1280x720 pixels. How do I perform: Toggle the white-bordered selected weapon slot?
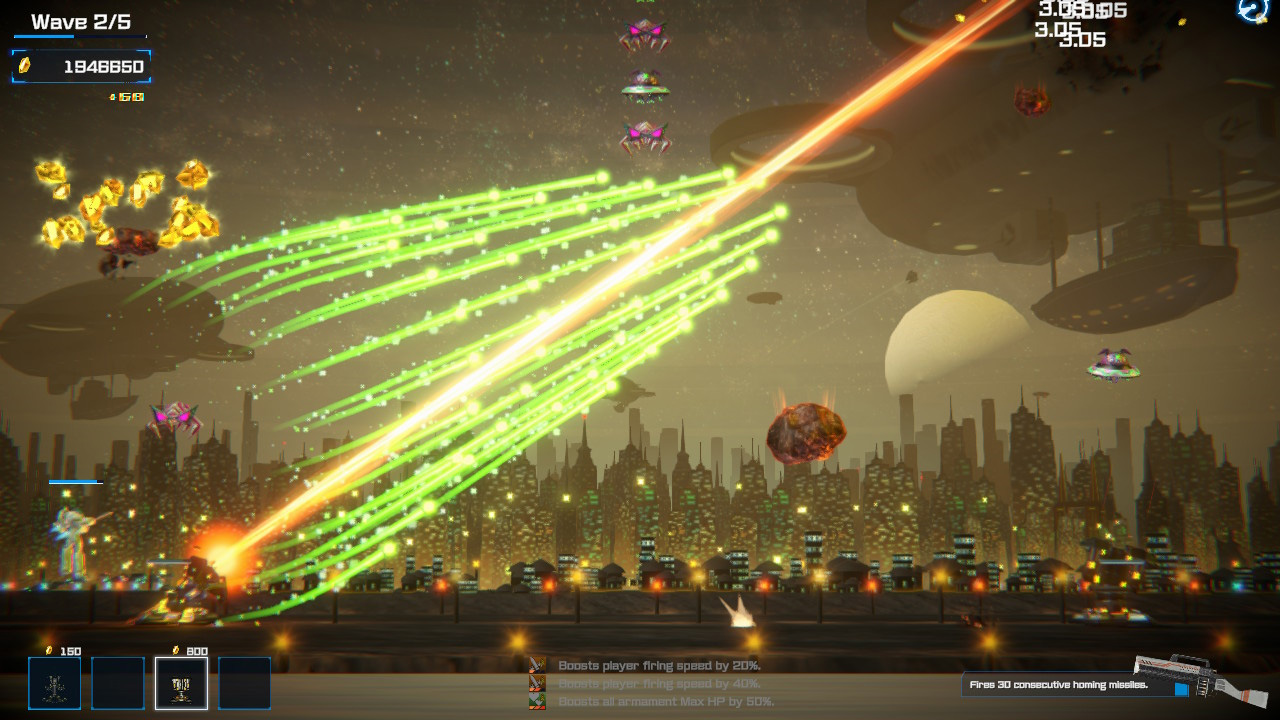pyautogui.click(x=181, y=683)
